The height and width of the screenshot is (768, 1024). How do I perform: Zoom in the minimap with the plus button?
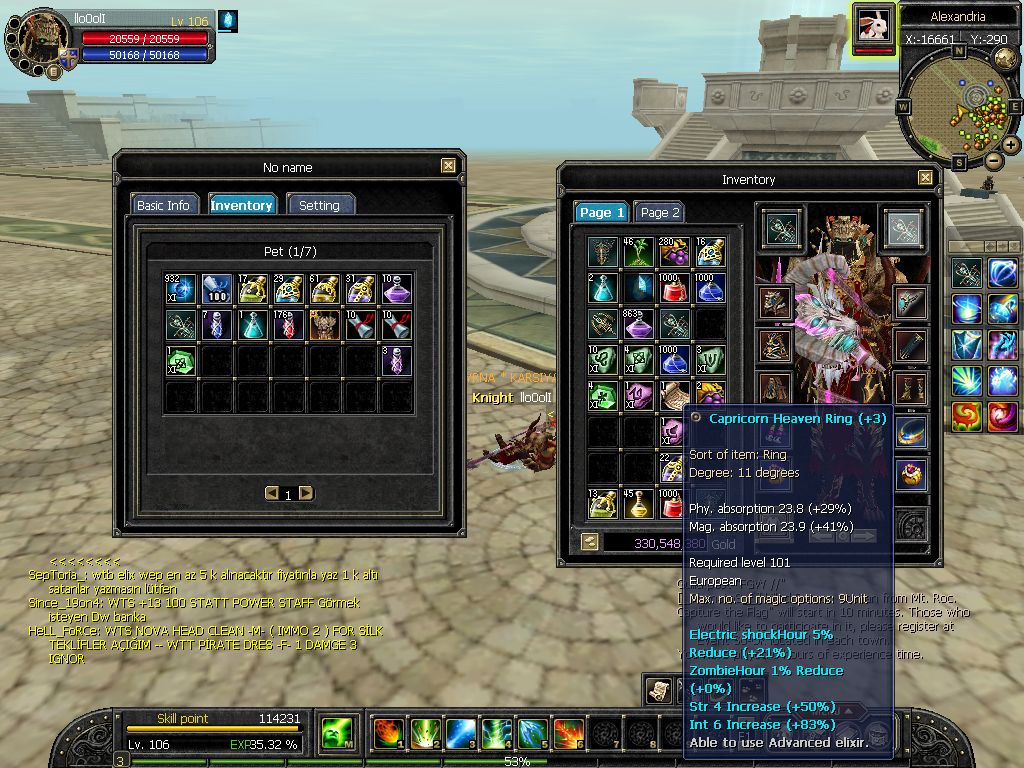pos(1011,145)
